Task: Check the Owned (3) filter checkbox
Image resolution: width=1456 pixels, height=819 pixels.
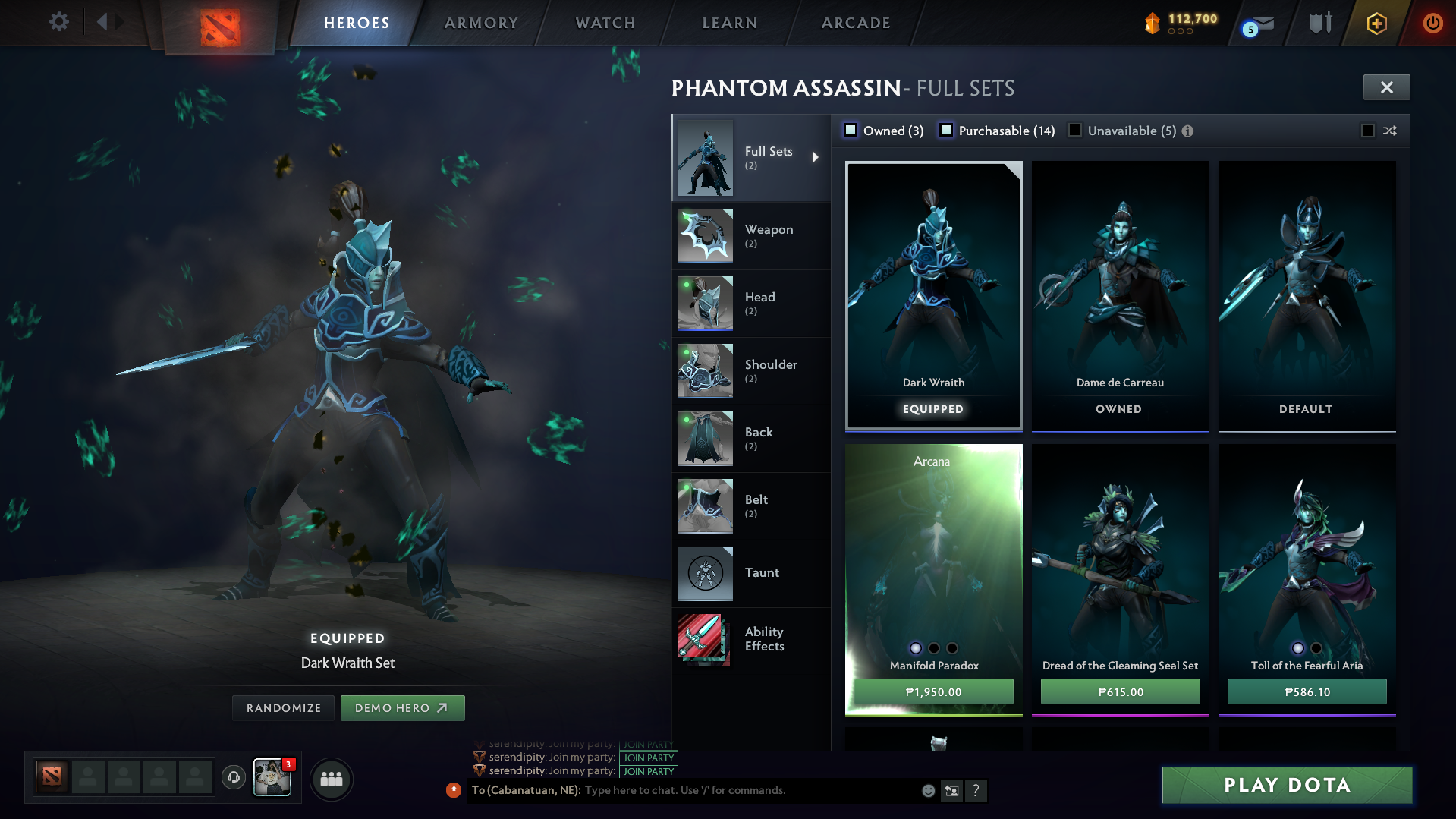Action: 851,130
